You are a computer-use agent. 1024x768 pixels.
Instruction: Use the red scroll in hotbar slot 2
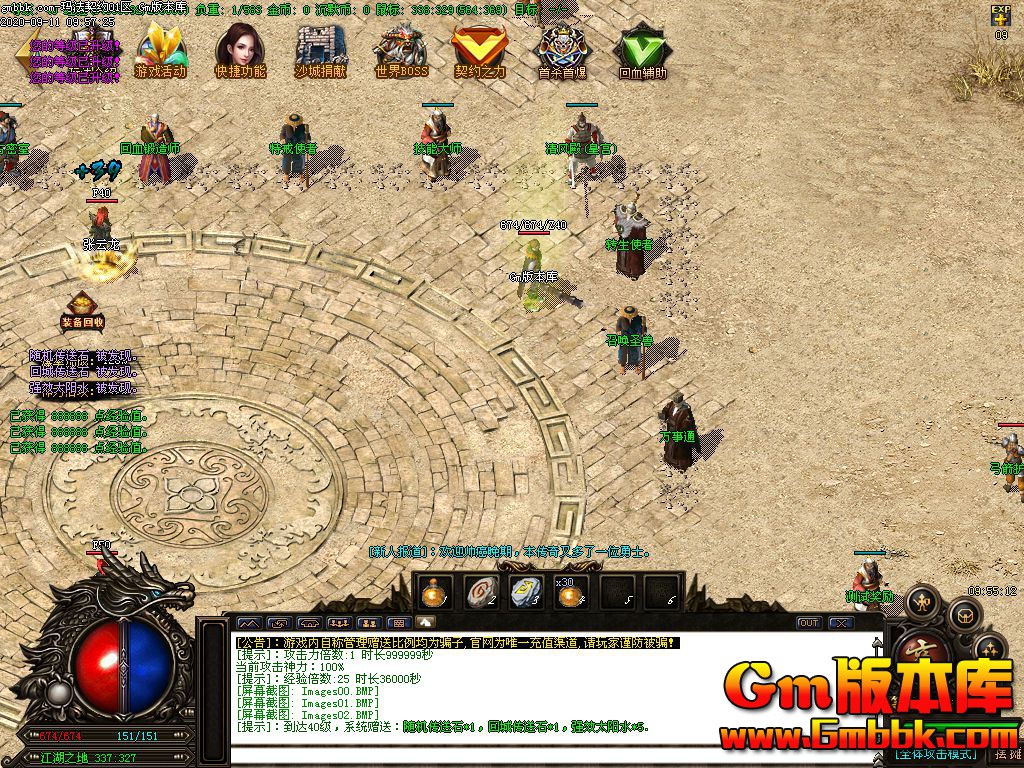point(480,593)
